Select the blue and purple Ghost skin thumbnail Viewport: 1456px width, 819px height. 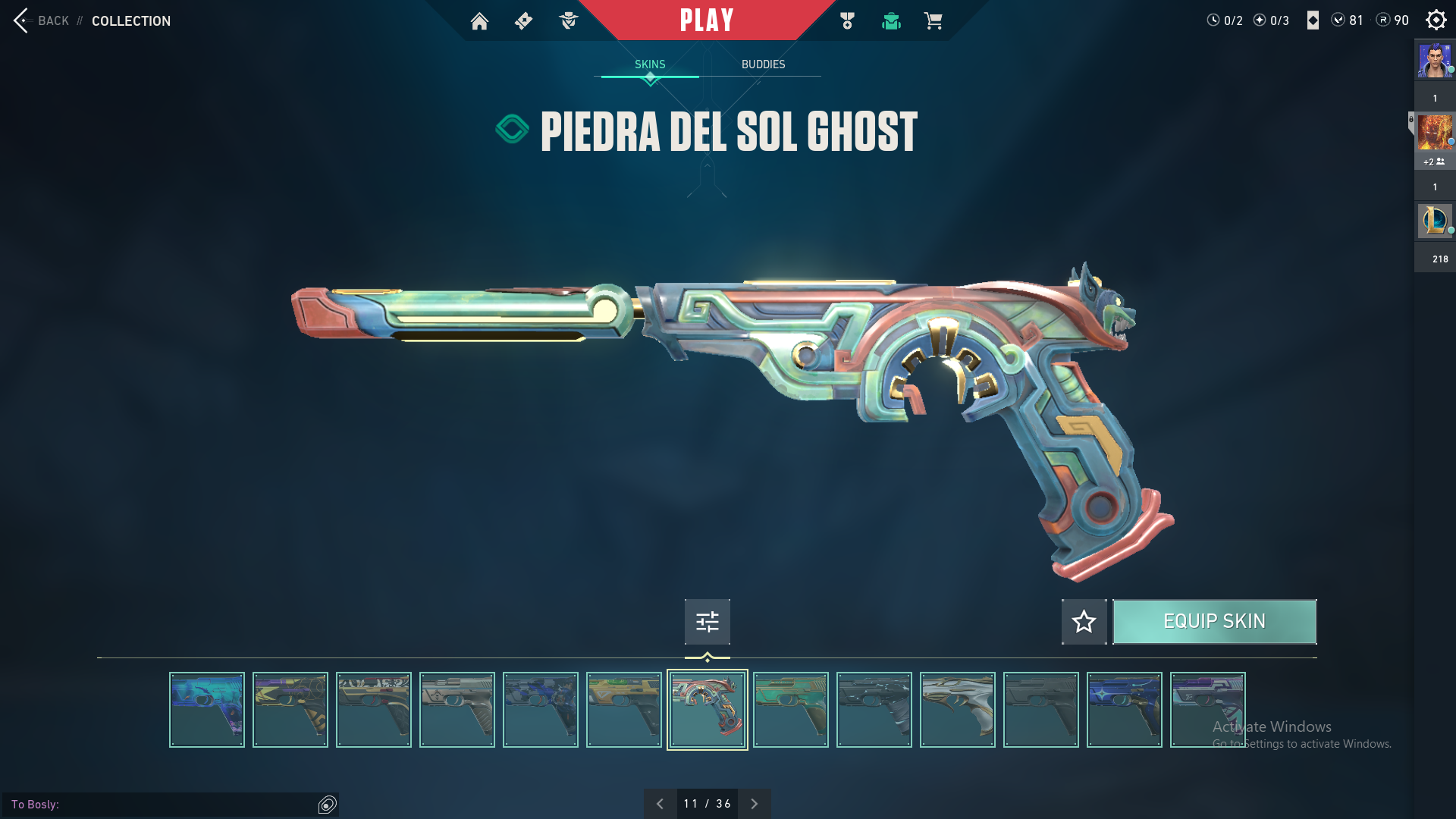(x=207, y=710)
